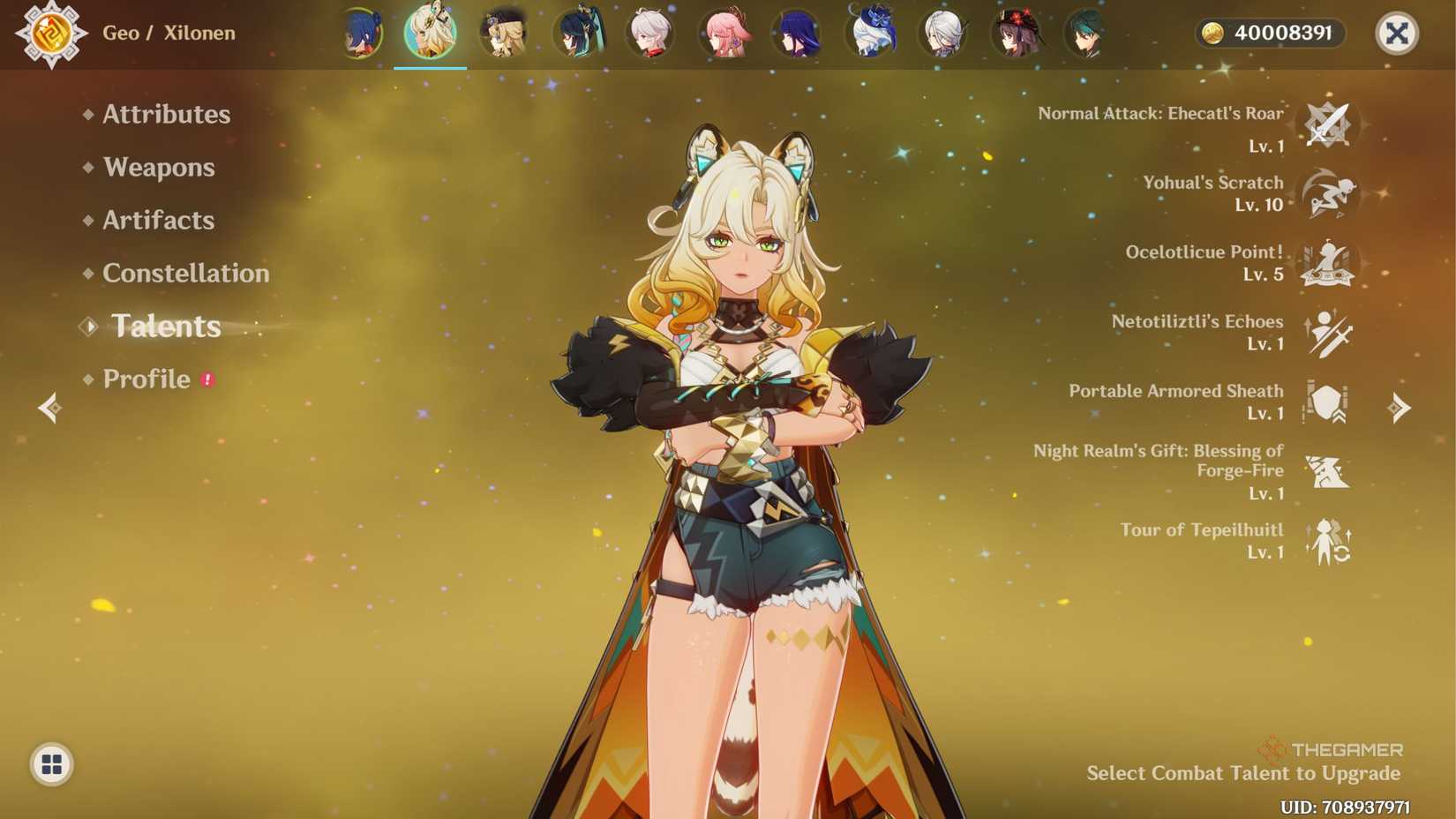Screen dimensions: 1456x819
Task: Select the purple-haired Raiden Shogun portrait
Action: 799,34
